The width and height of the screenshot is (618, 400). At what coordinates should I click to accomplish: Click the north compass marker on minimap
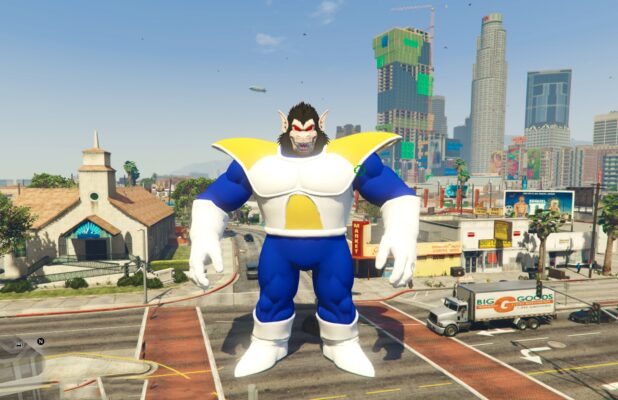point(40,341)
